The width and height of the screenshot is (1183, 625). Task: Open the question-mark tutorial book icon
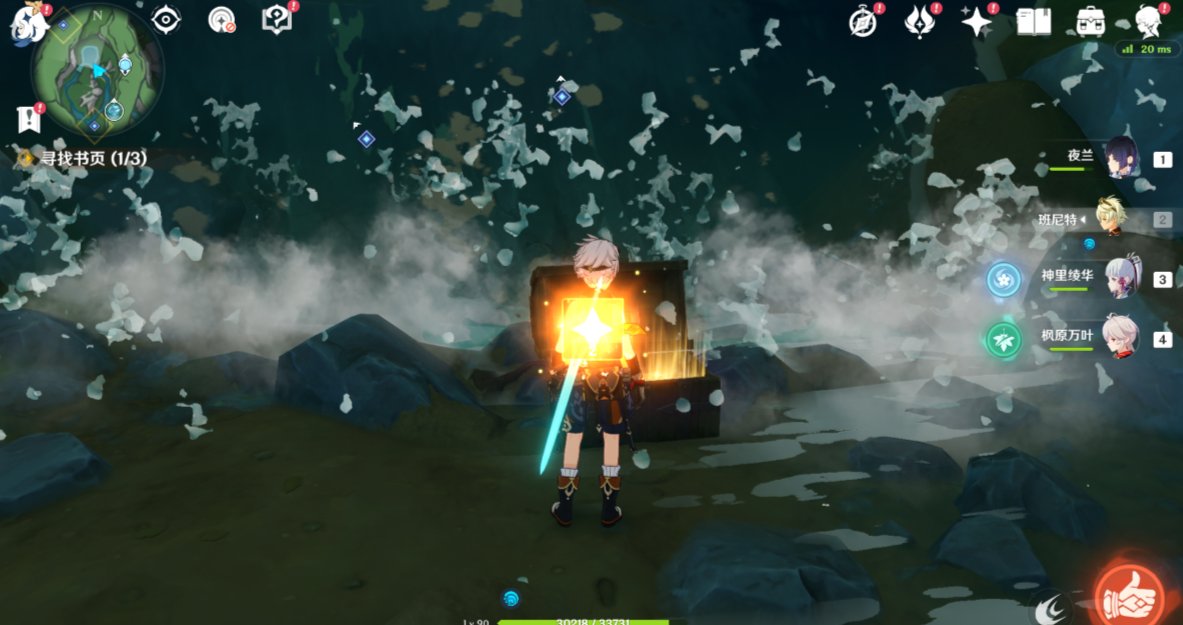click(275, 19)
